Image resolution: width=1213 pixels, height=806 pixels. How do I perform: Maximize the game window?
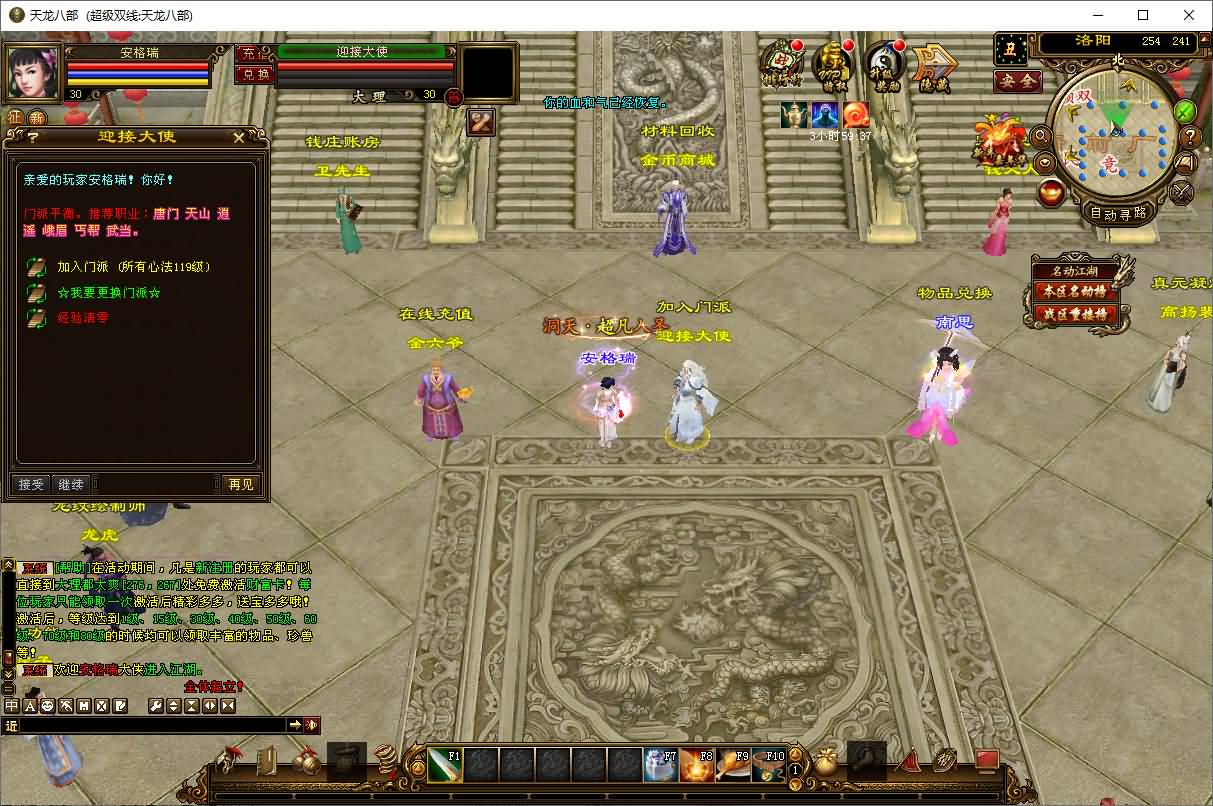[1143, 15]
